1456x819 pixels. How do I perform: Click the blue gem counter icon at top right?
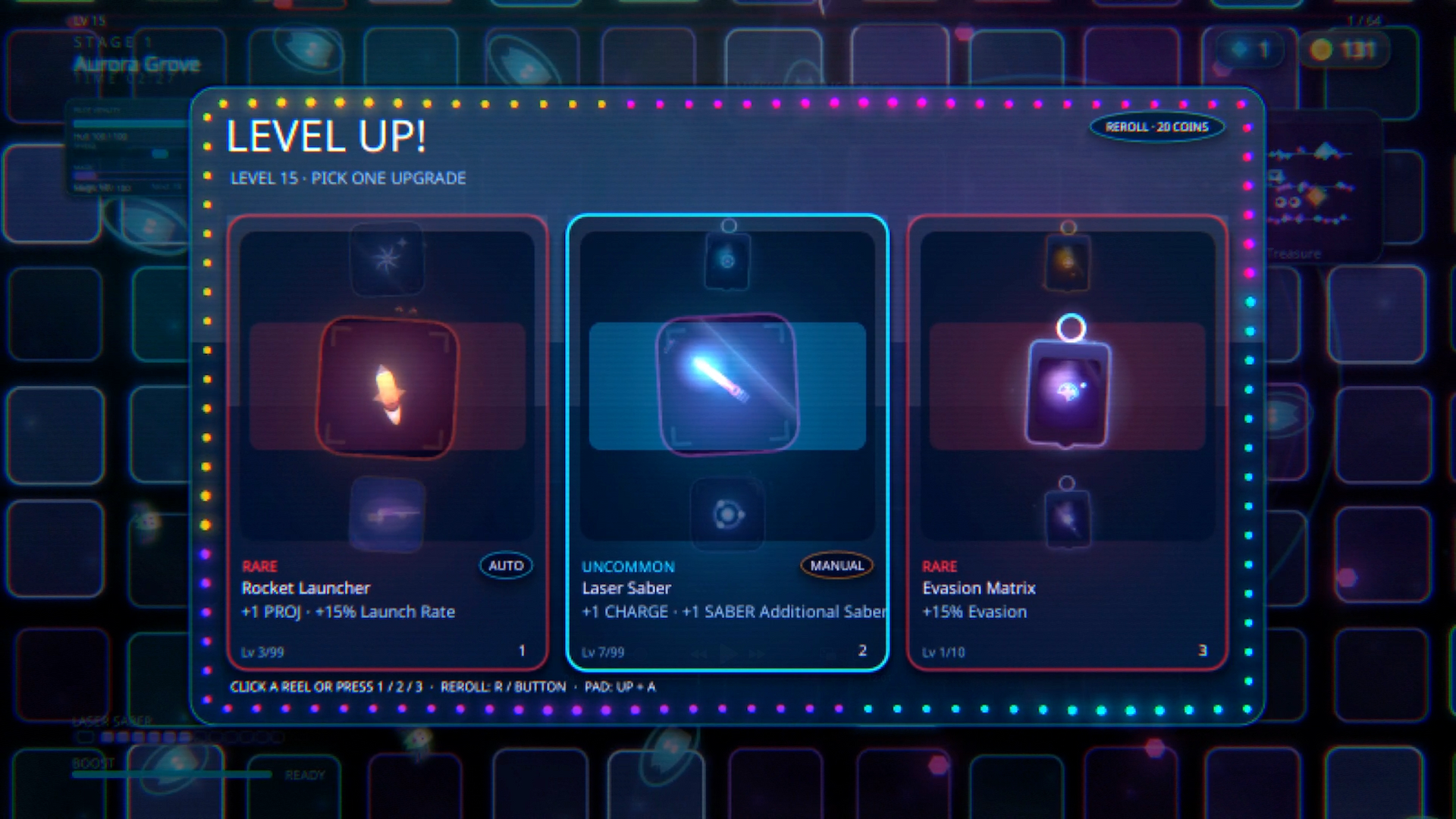click(1238, 50)
